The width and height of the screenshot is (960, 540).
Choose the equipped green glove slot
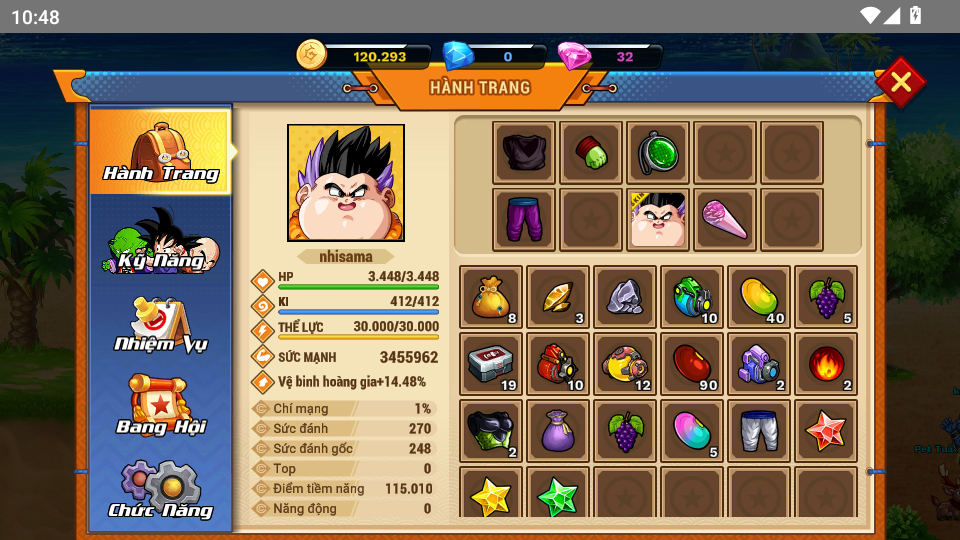click(x=591, y=153)
